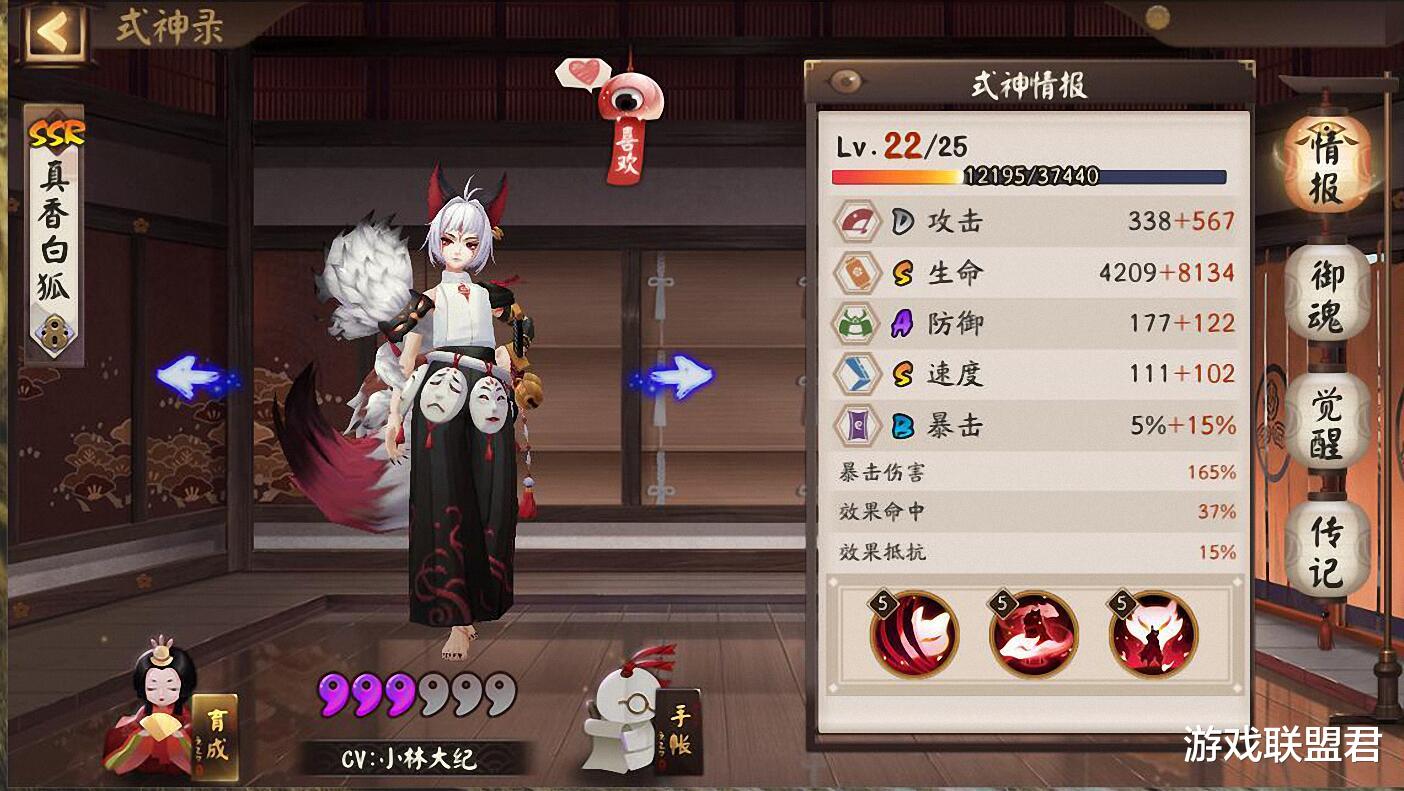Open the 觉醒 awakening tab
The height and width of the screenshot is (791, 1404).
point(1322,423)
